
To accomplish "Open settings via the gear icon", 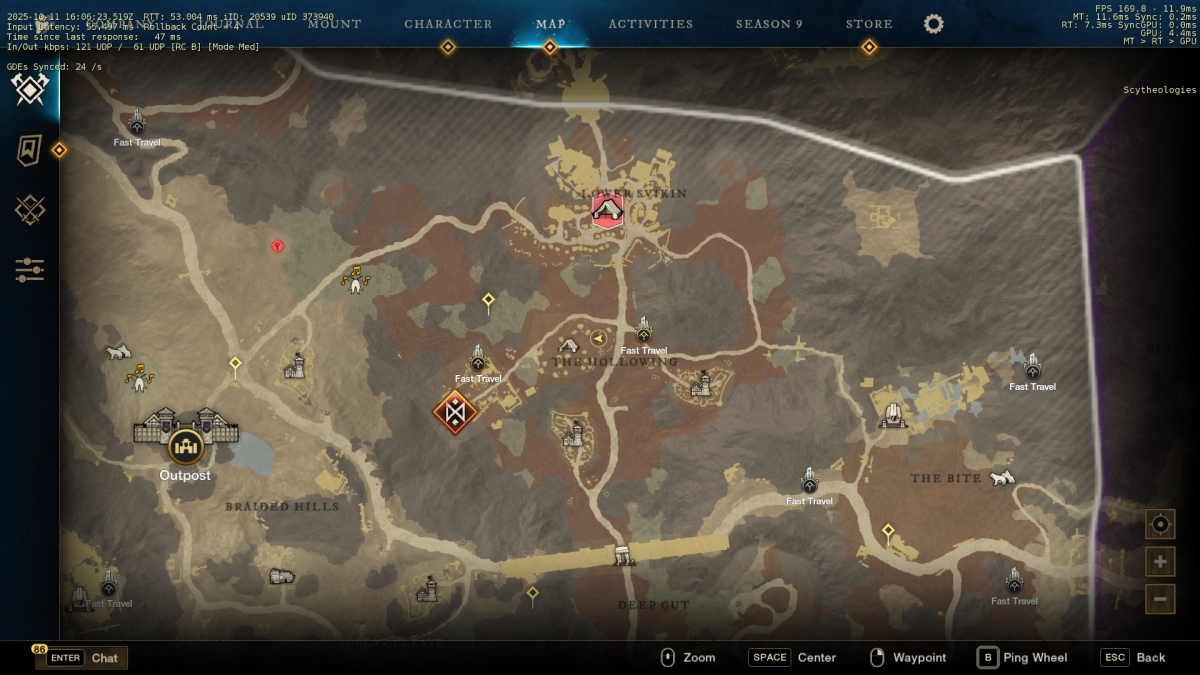I will pyautogui.click(x=934, y=24).
